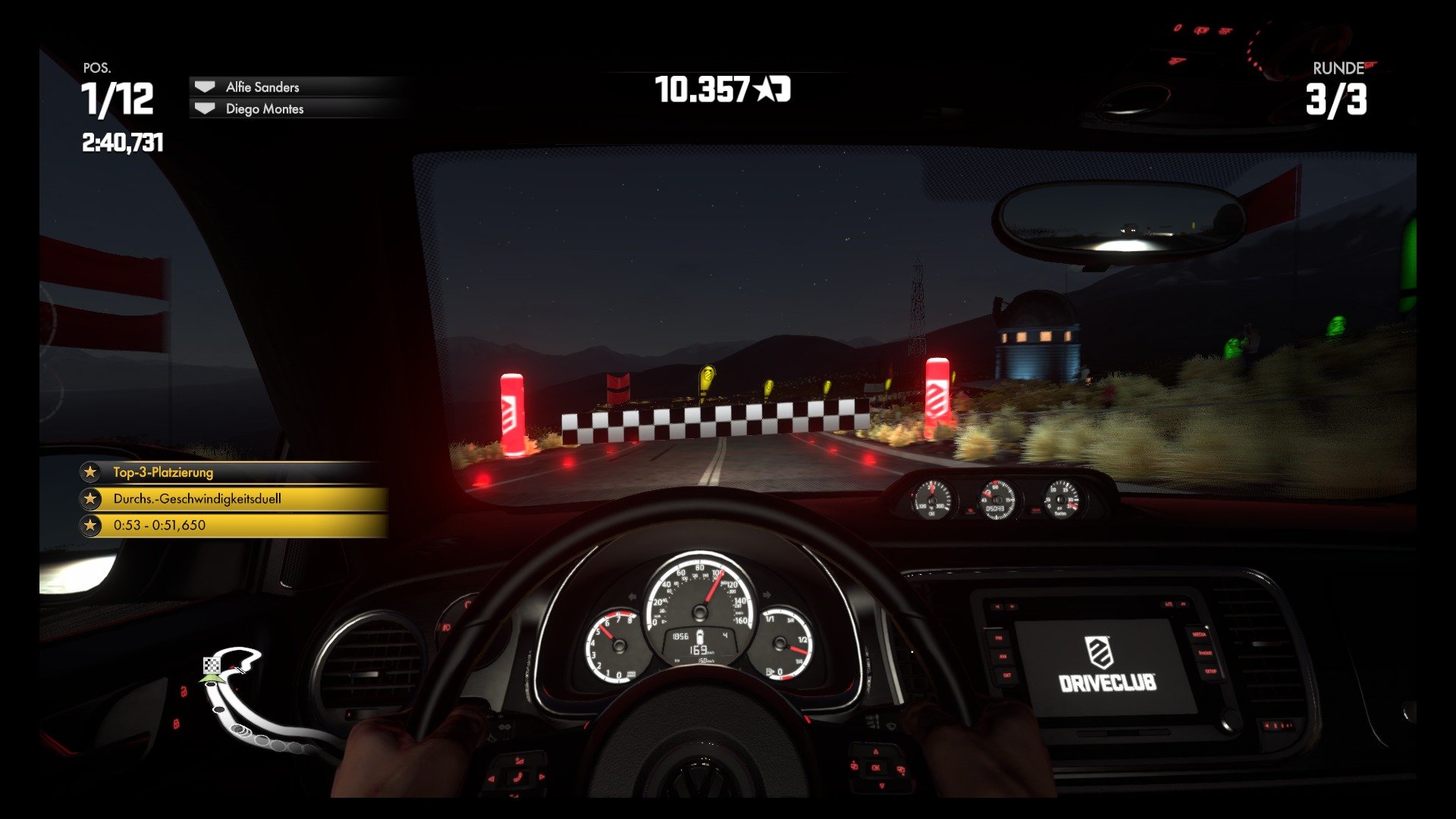
Task: Enable AM radio on the center console
Action: tap(1003, 657)
